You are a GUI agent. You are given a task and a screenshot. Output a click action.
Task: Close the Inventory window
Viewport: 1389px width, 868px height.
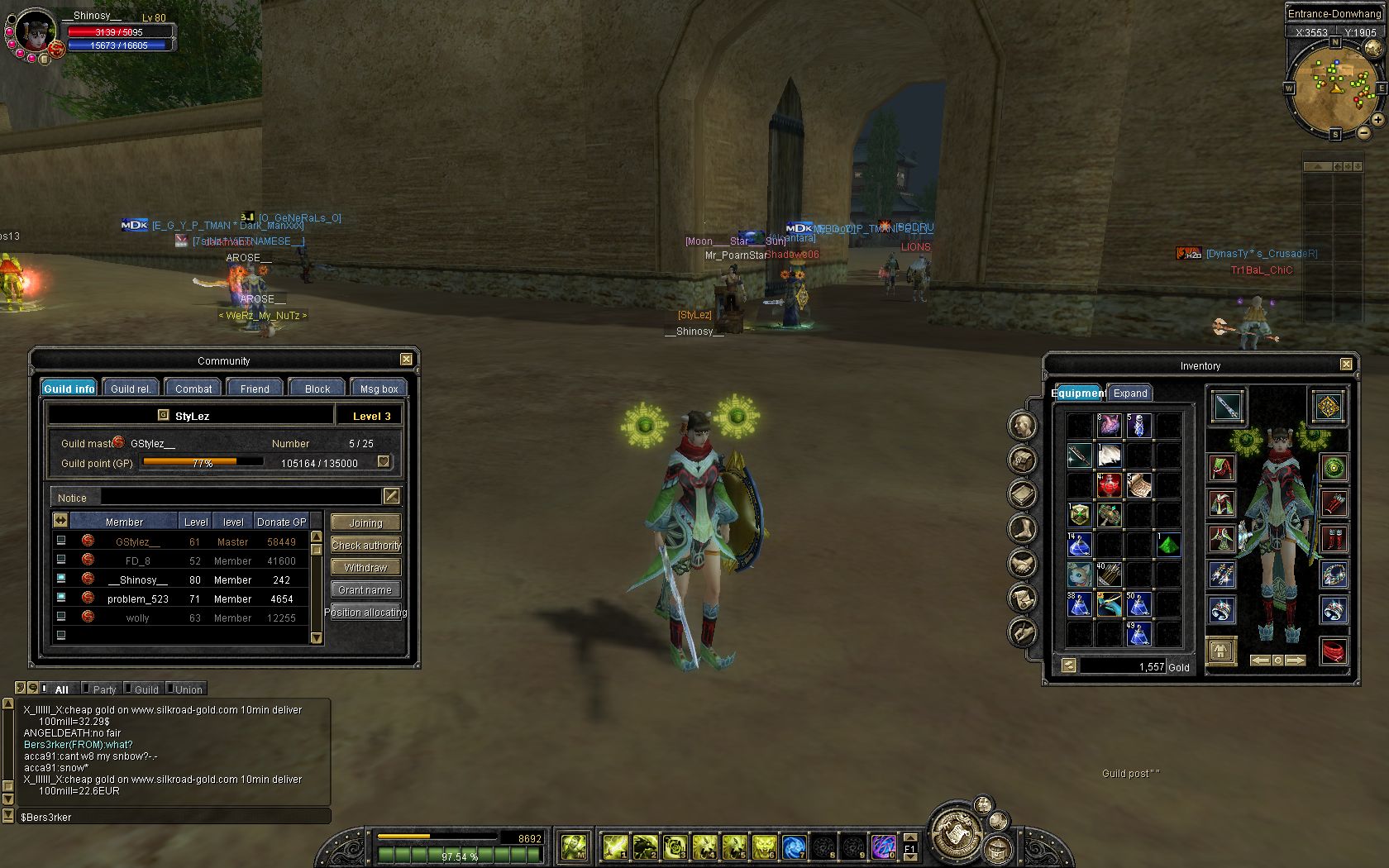(x=1346, y=365)
